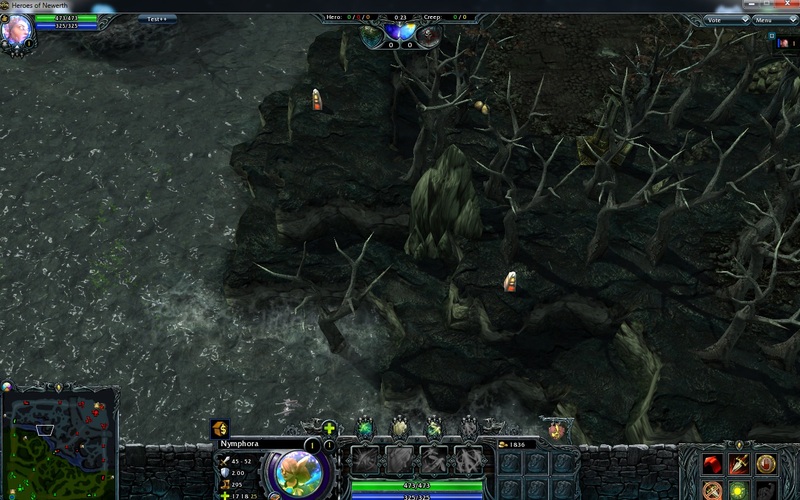Select the hero portrait in the top-left corner

tap(16, 29)
